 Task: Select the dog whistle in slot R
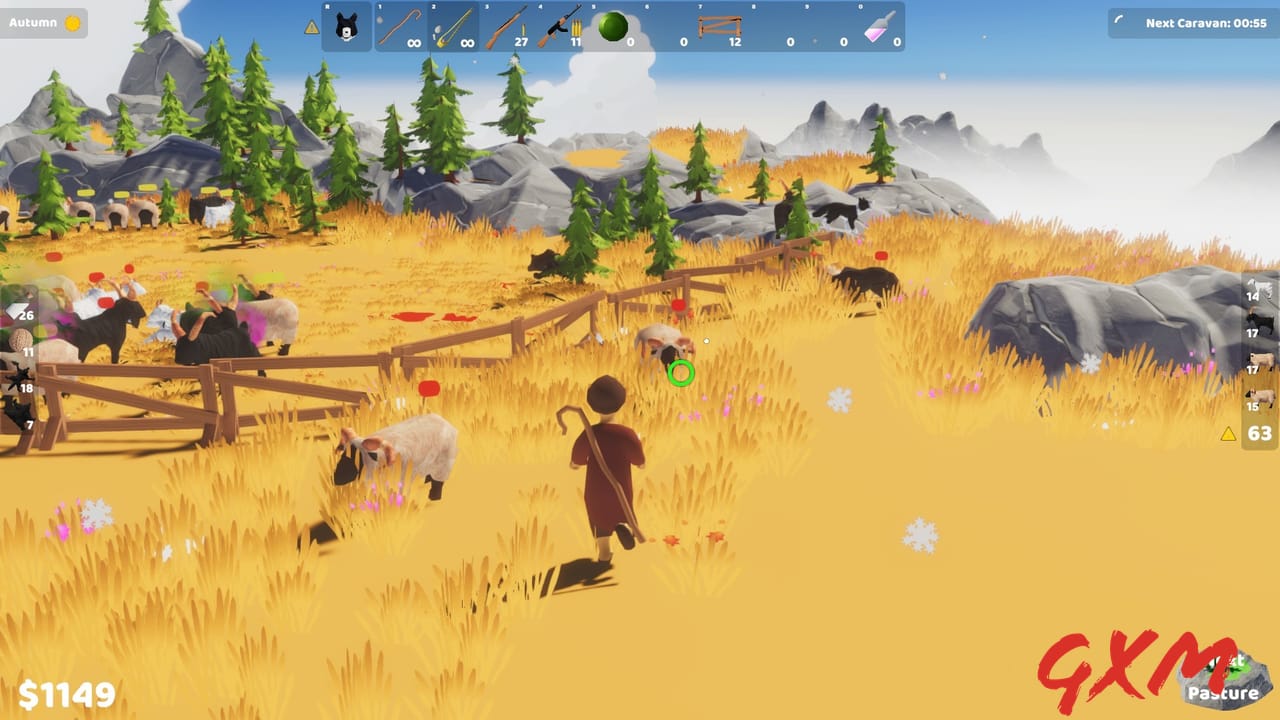[x=345, y=27]
